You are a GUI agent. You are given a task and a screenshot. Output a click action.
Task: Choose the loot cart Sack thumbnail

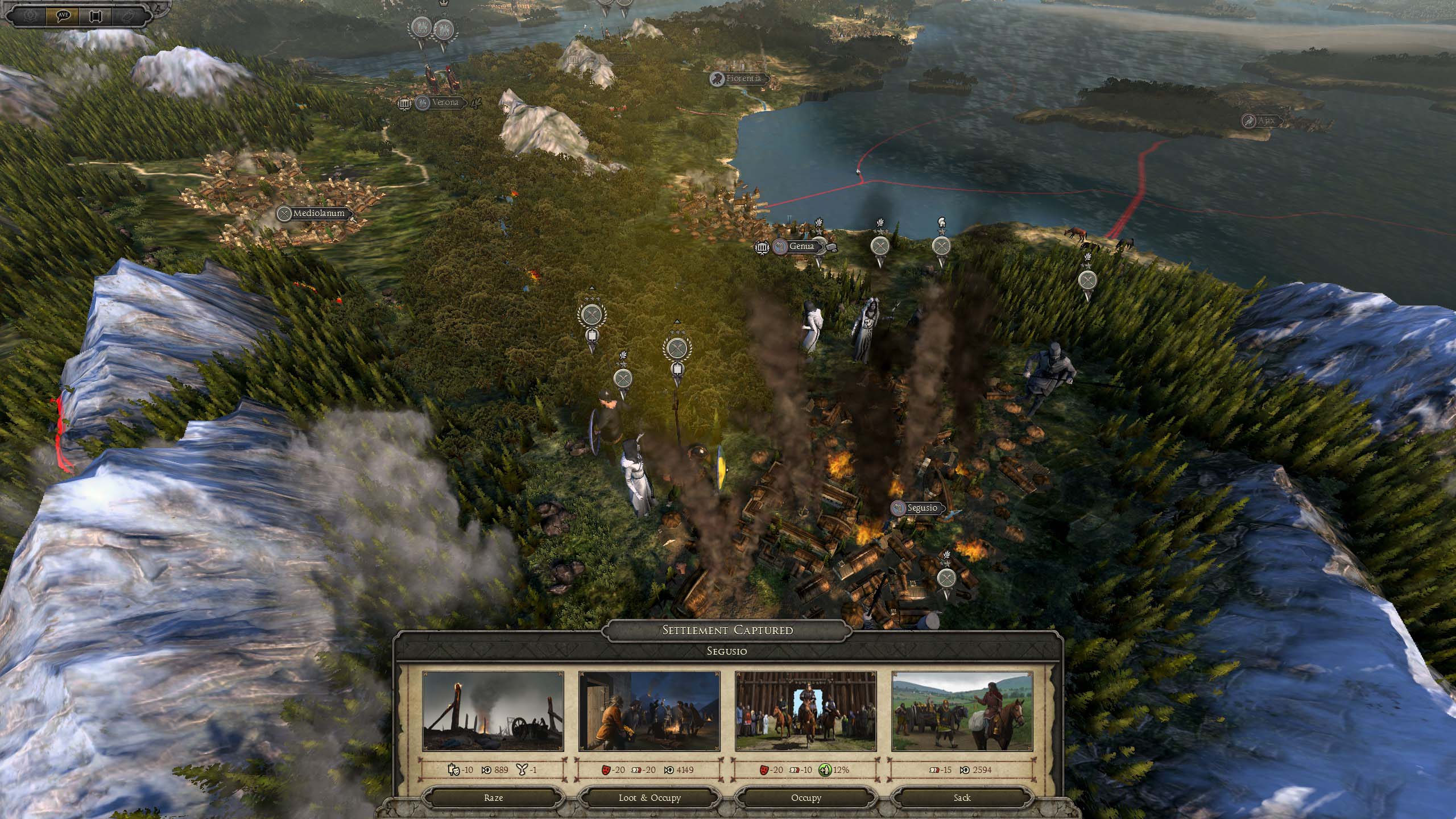point(962,712)
